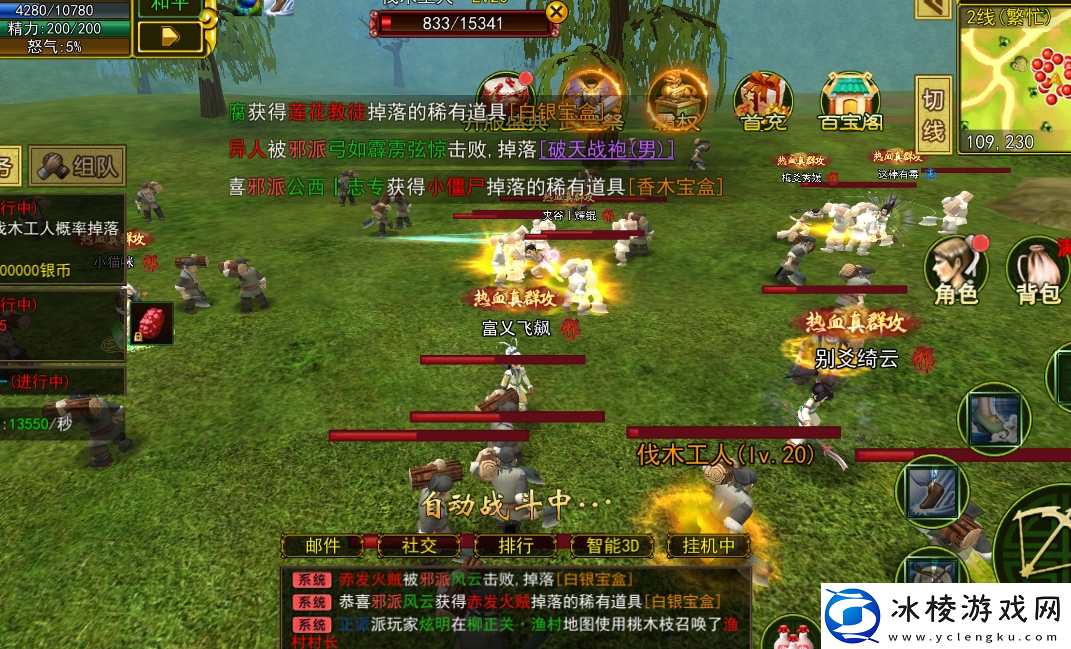The height and width of the screenshot is (649, 1071).
Task: Toggle 挂机中 auto-battle button
Action: (708, 546)
